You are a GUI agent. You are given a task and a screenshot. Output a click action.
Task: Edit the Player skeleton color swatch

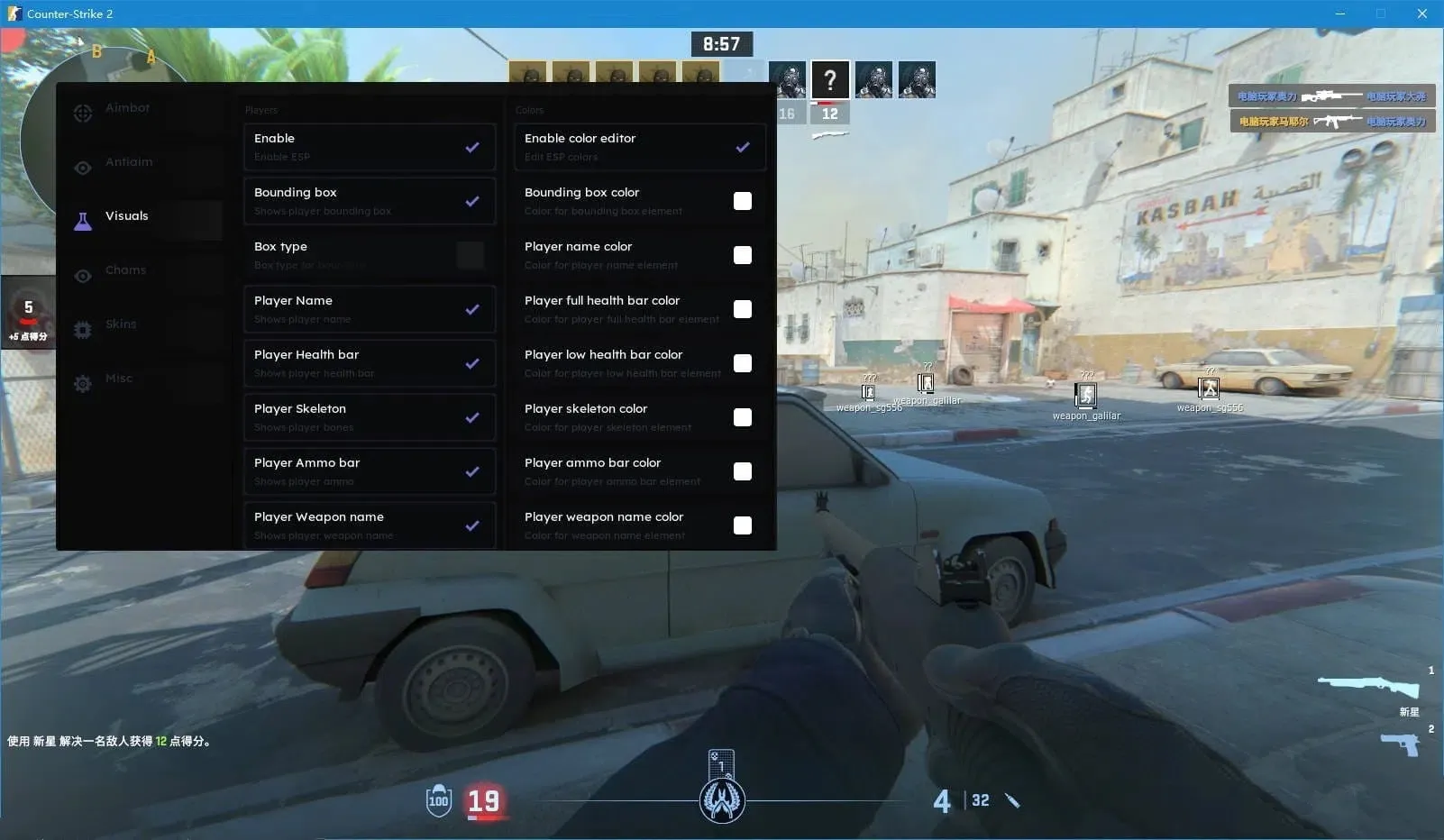pos(743,417)
